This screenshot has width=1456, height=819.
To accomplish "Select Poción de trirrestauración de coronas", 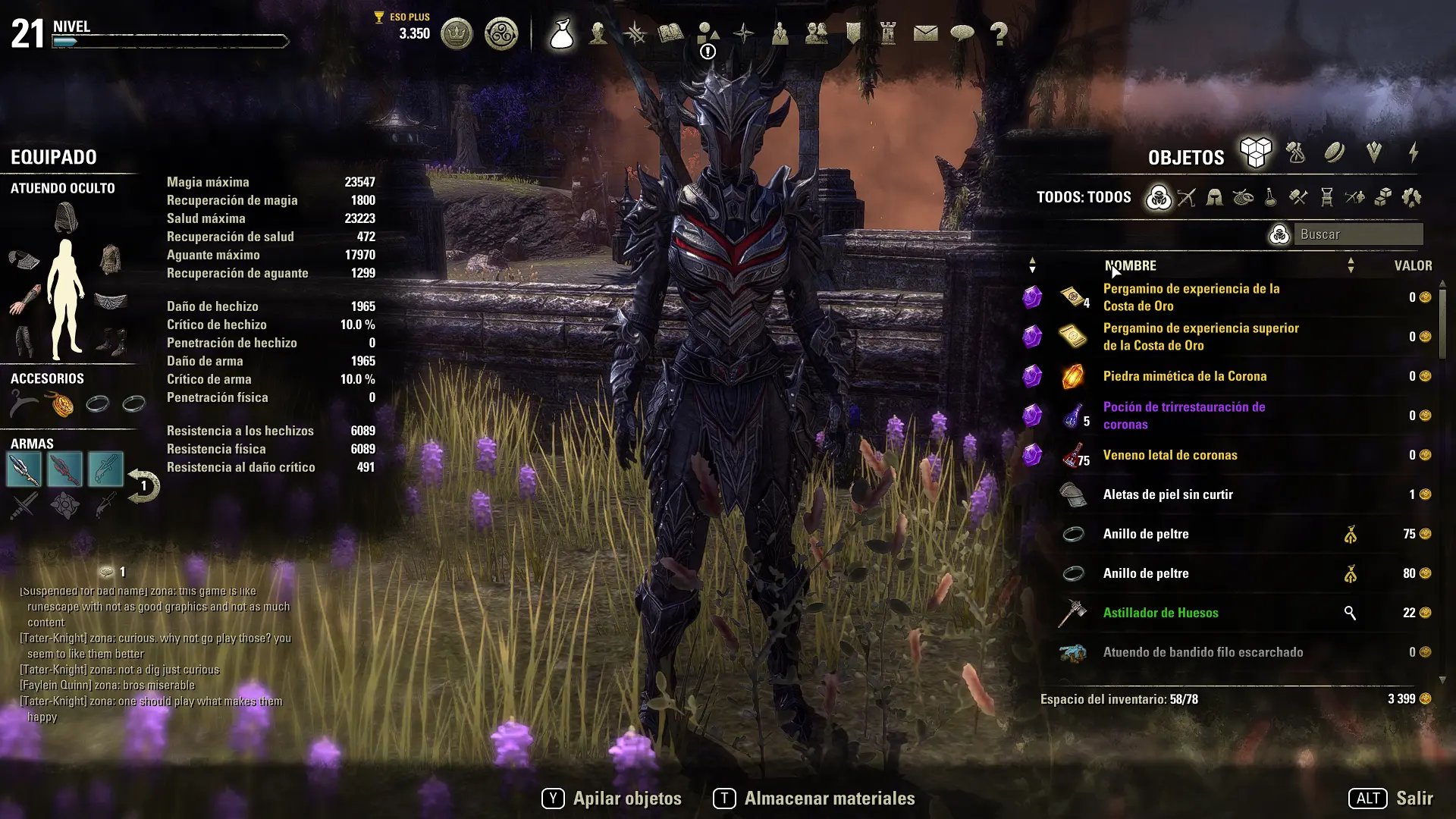I will tap(1183, 416).
